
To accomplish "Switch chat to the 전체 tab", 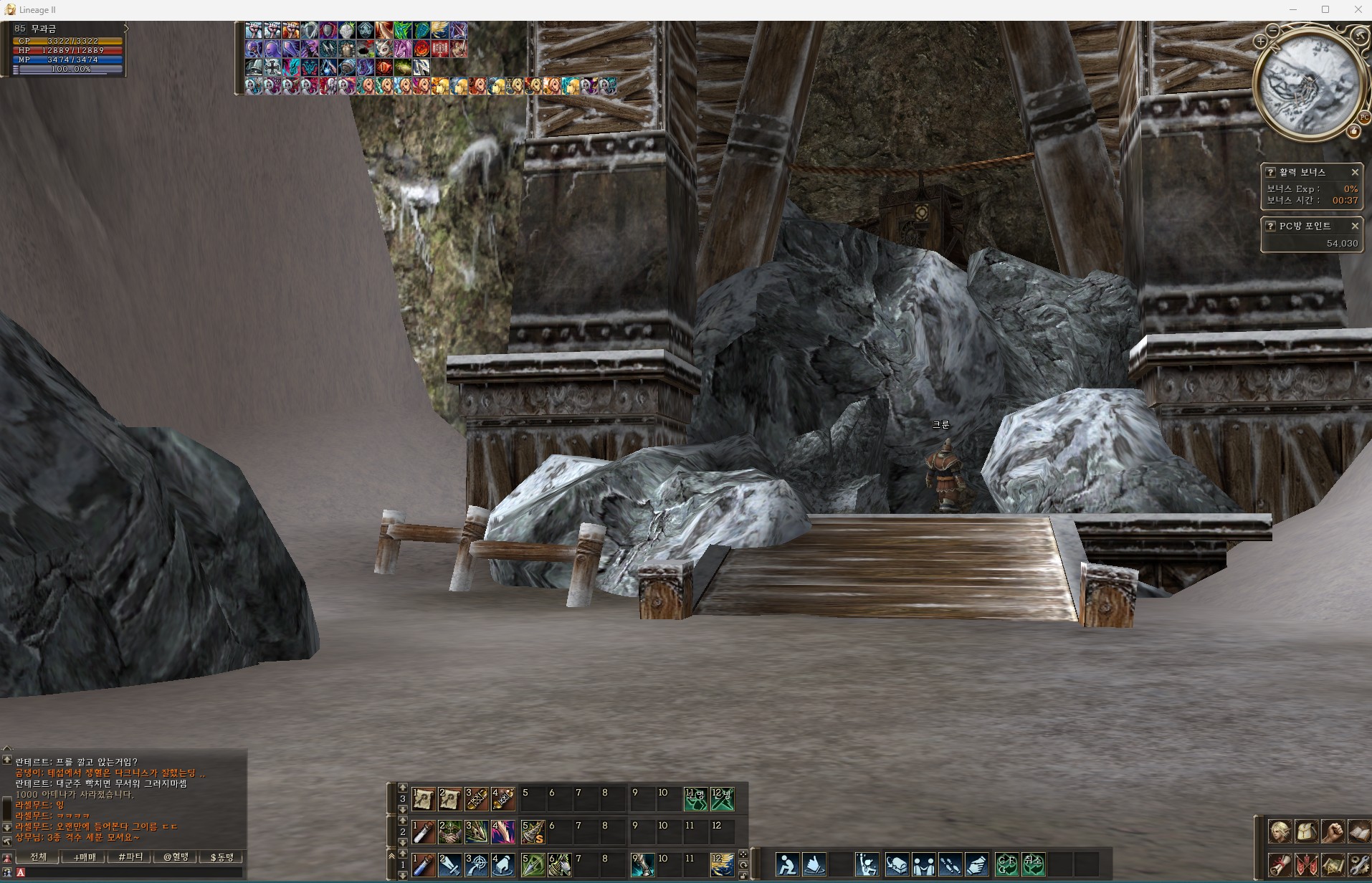I will click(x=39, y=857).
